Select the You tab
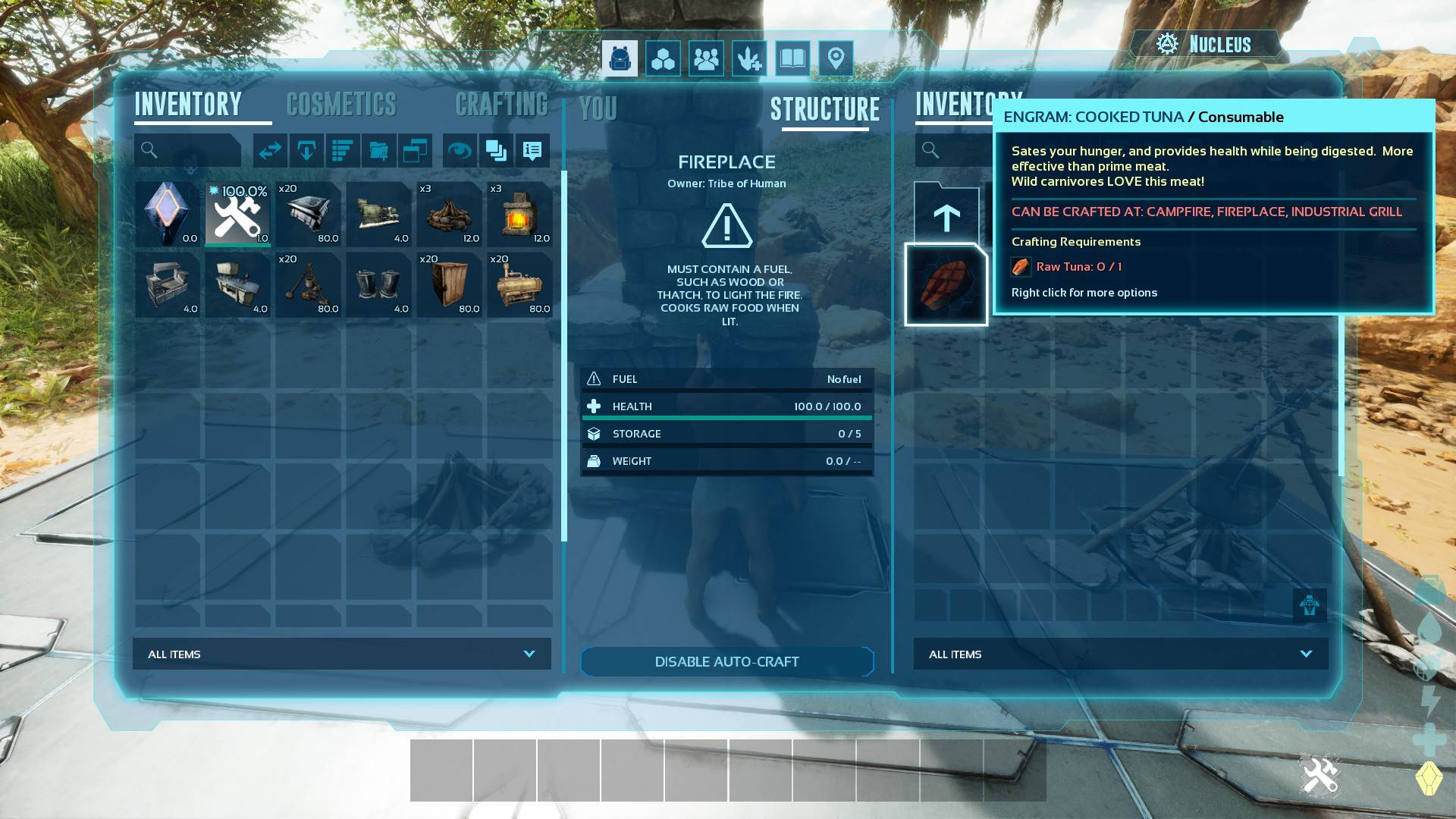1456x819 pixels. click(x=598, y=110)
